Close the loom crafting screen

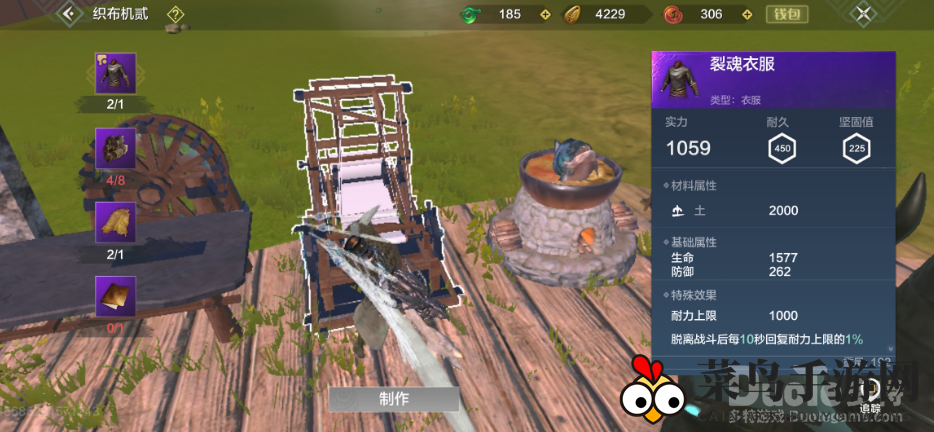click(864, 14)
